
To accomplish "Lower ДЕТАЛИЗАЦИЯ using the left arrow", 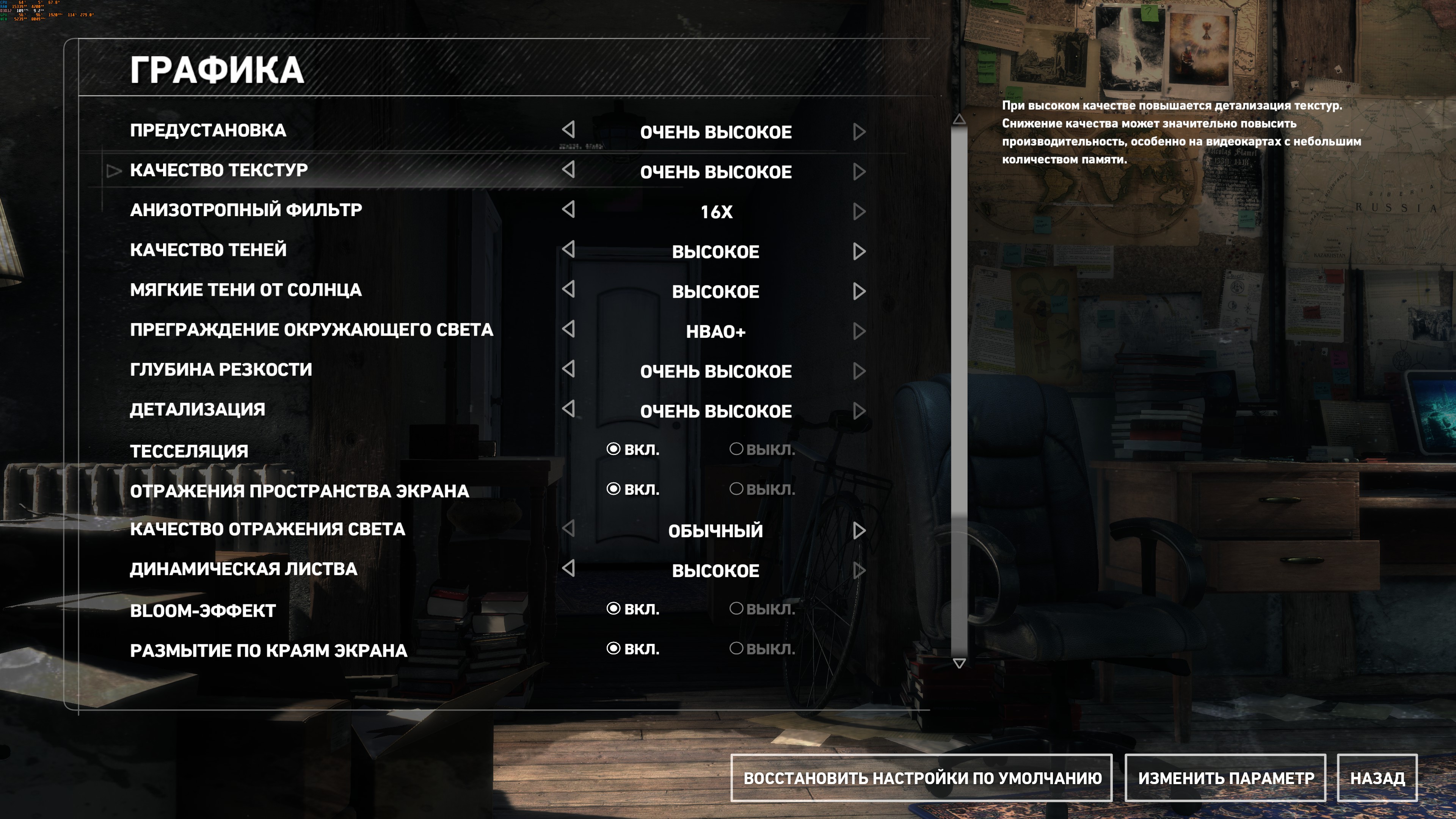I will tap(569, 409).
